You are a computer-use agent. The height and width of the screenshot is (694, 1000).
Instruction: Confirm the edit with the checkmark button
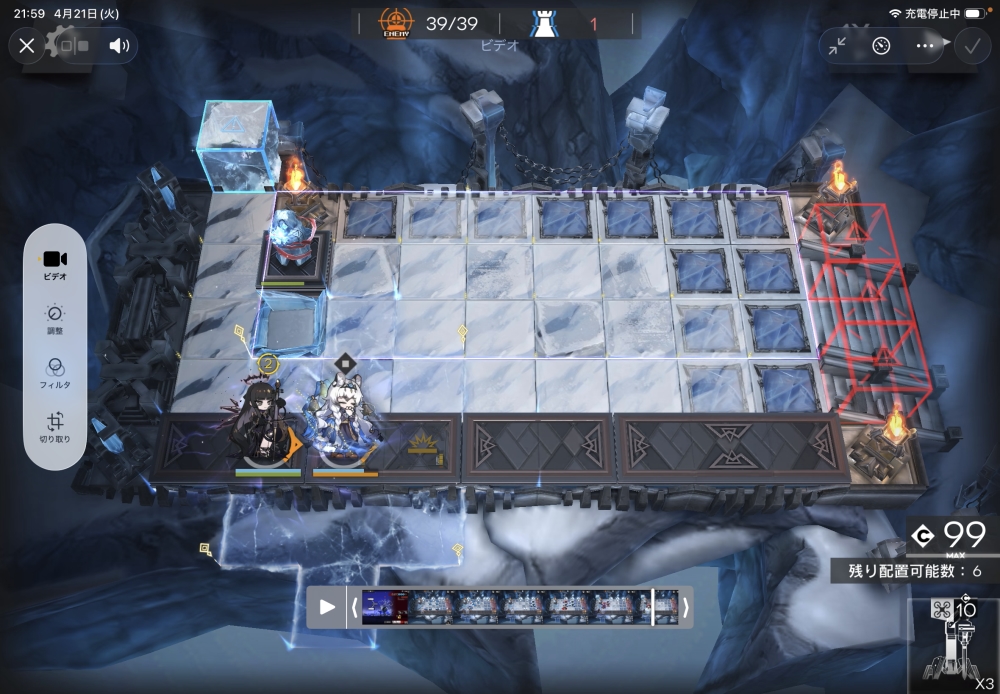971,45
